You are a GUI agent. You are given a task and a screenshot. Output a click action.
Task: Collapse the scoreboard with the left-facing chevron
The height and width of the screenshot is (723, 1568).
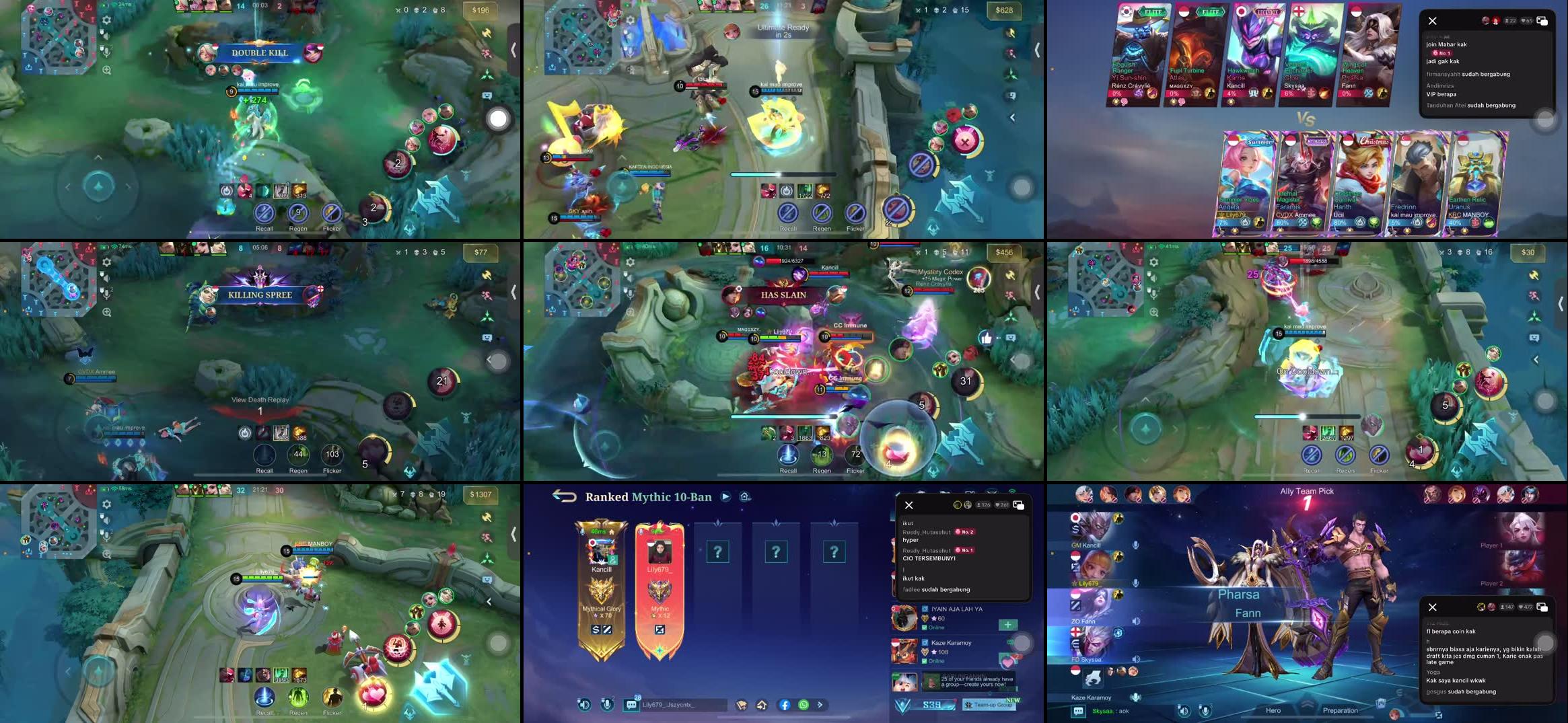[515, 50]
